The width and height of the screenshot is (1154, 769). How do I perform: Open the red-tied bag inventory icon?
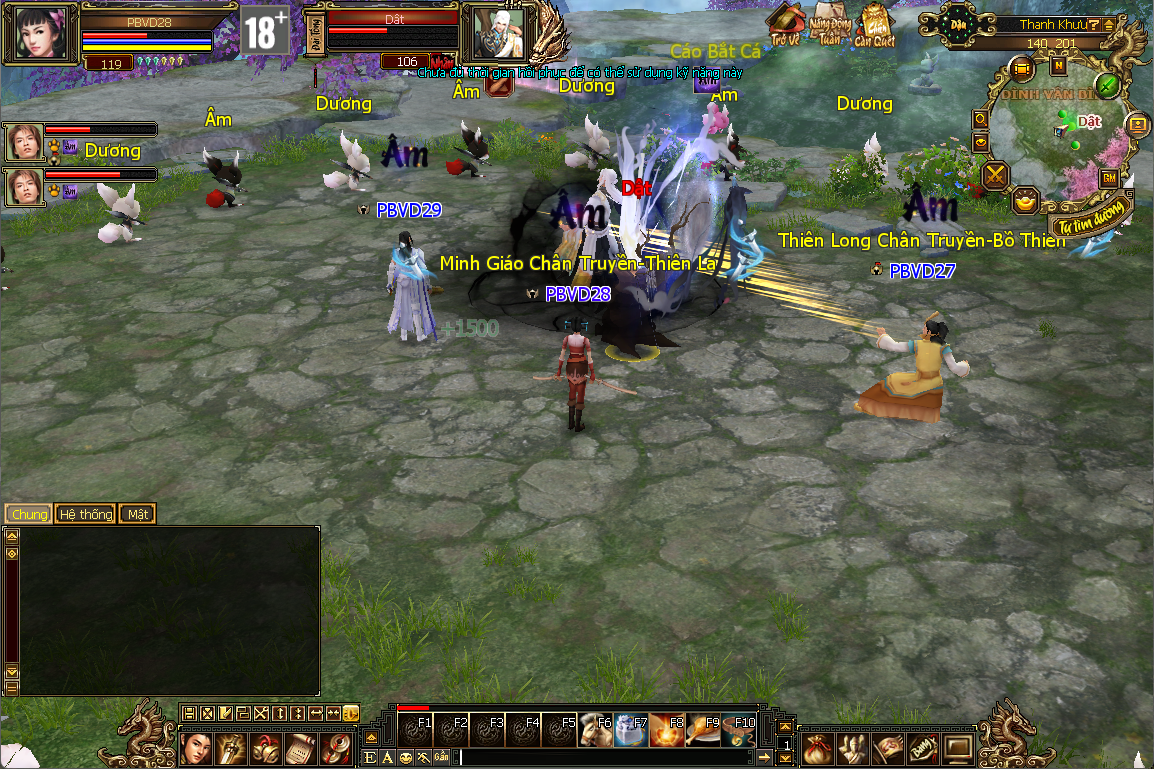[x=820, y=747]
